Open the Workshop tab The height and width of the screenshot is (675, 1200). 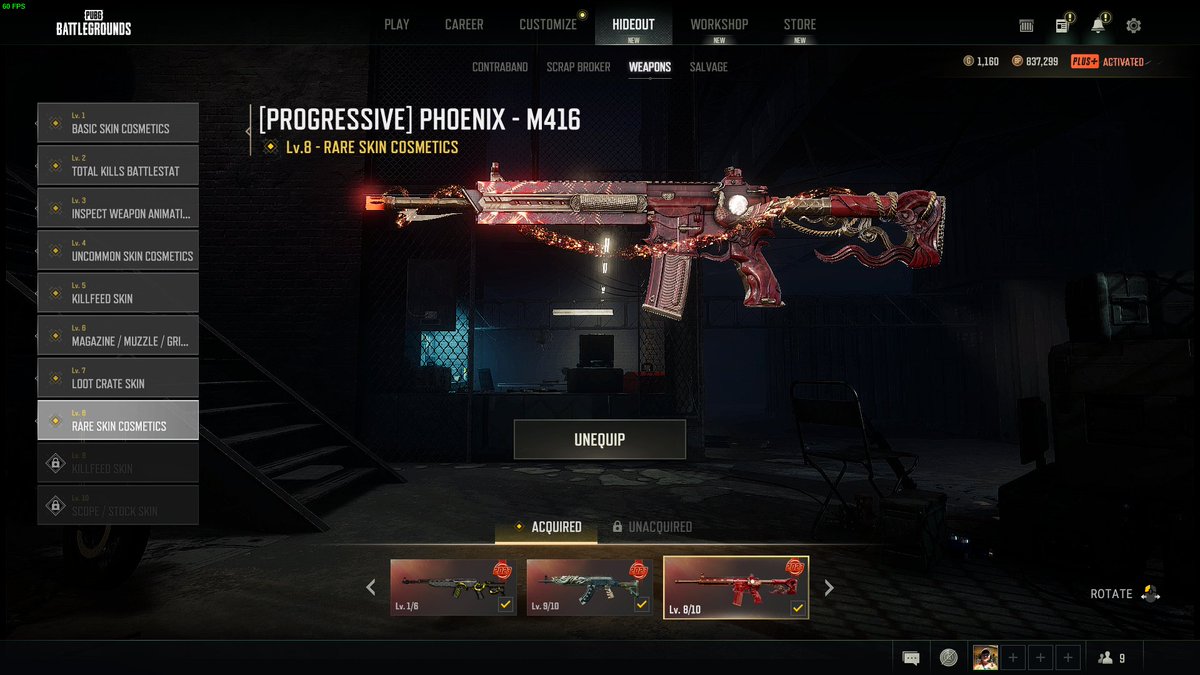(x=719, y=24)
